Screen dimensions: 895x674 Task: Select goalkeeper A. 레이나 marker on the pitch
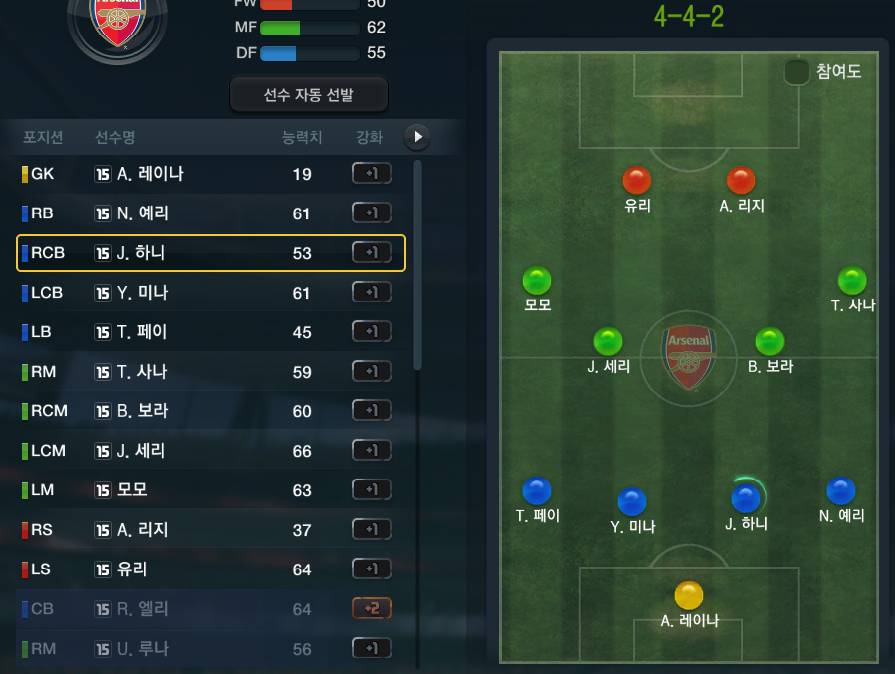pyautogui.click(x=689, y=596)
